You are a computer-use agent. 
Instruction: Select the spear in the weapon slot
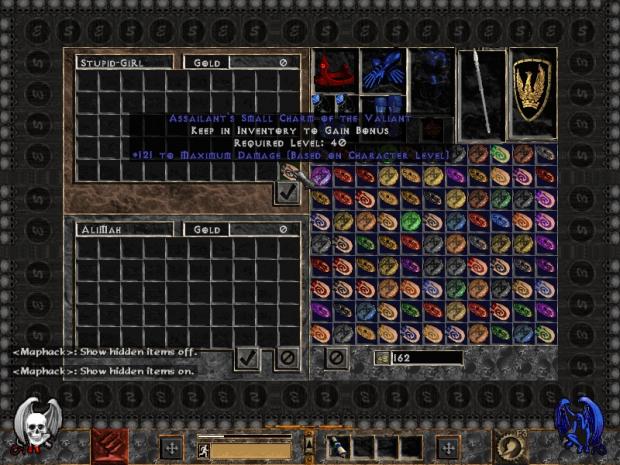(x=481, y=91)
